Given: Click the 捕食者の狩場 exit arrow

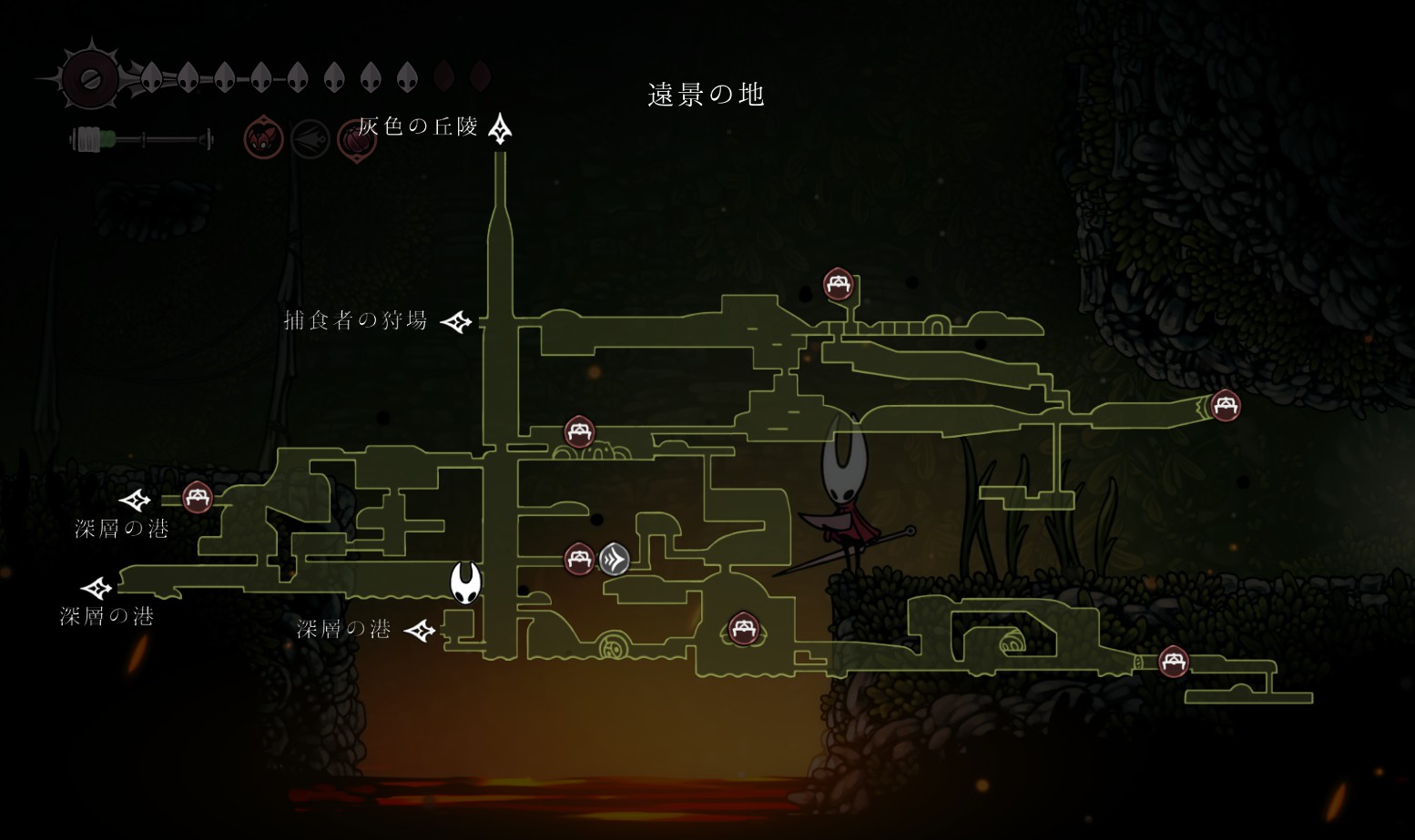Looking at the screenshot, I should click(456, 321).
